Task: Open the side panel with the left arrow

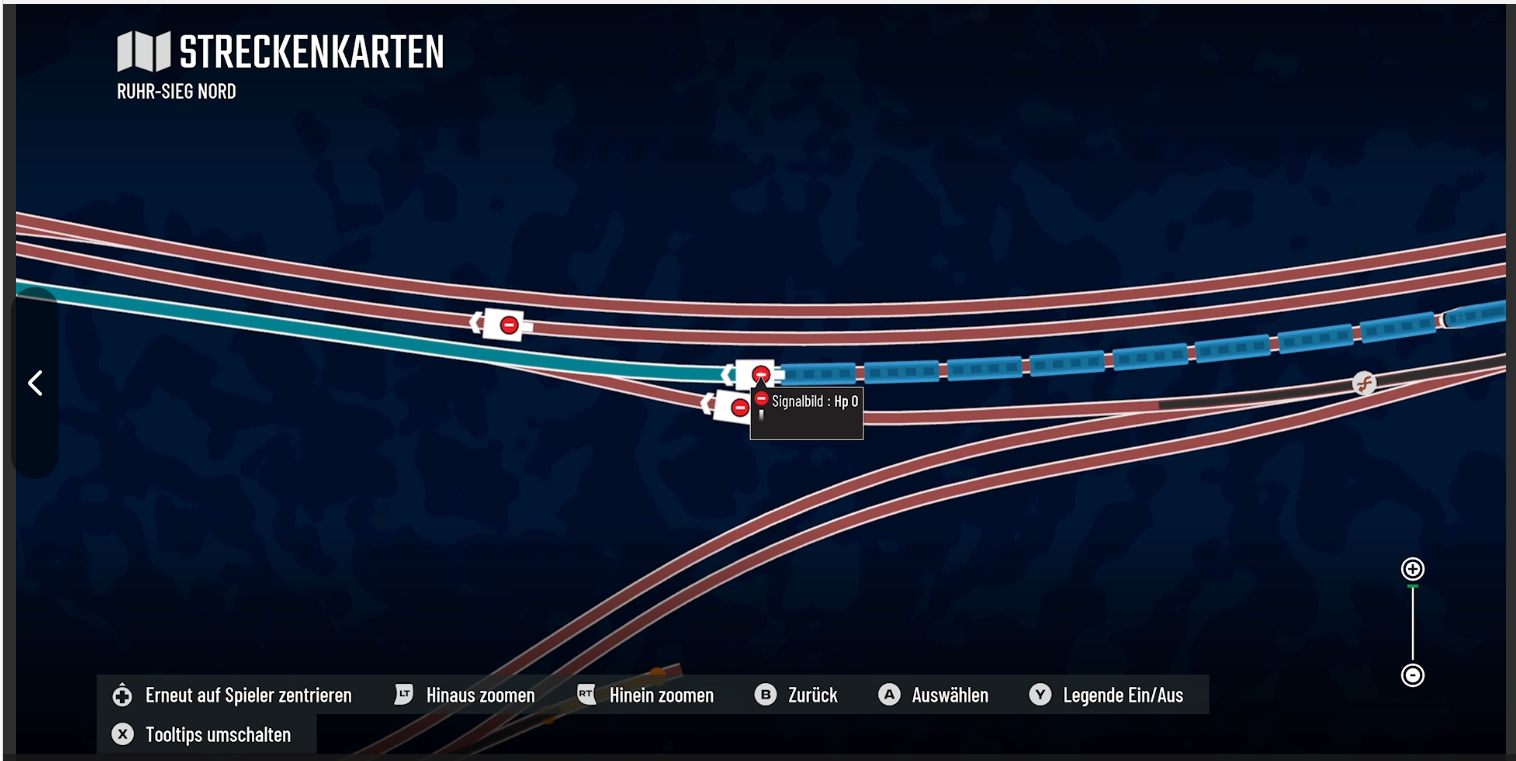Action: click(35, 382)
